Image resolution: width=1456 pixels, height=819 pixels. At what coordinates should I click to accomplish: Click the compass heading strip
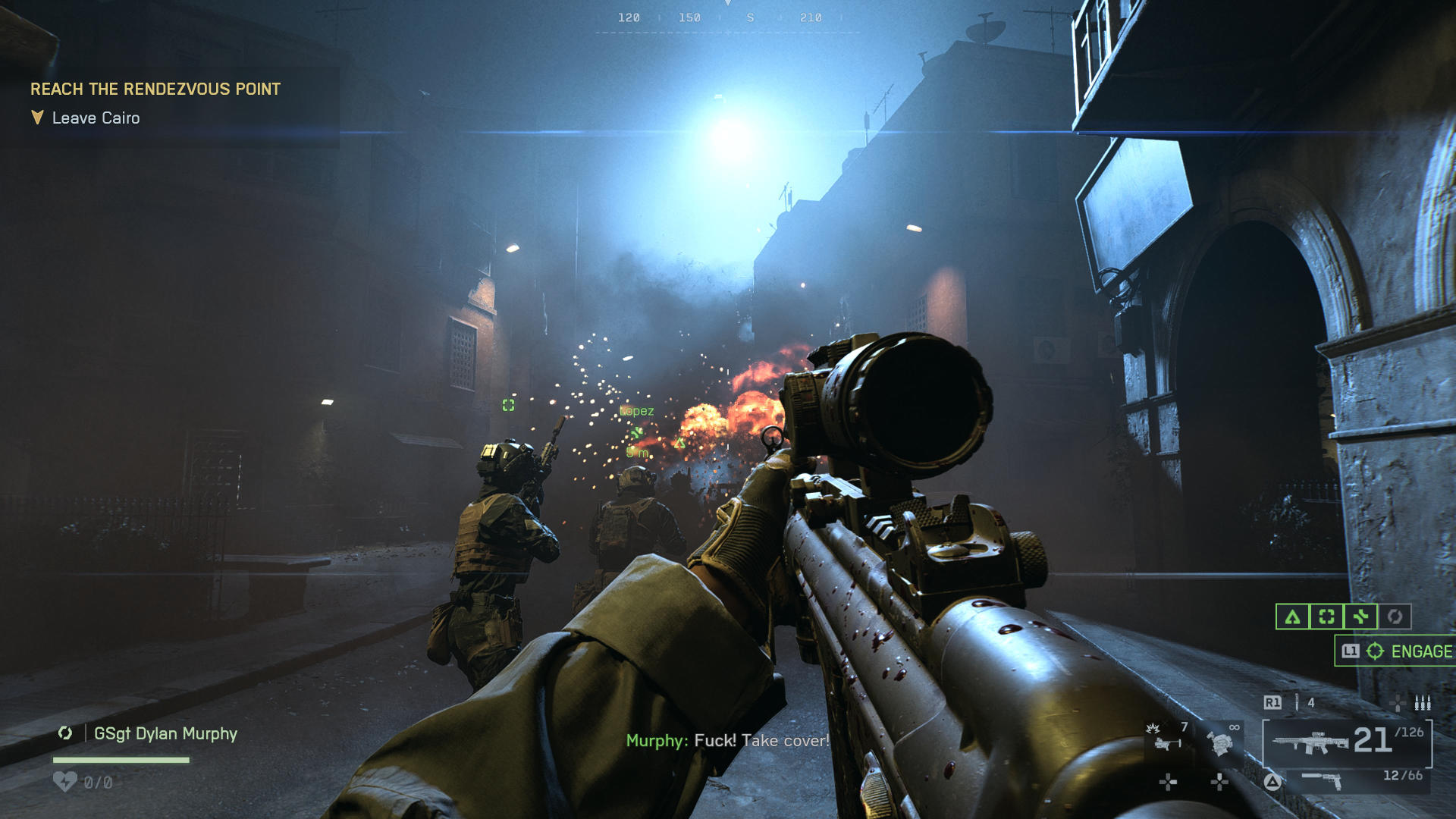(x=727, y=18)
